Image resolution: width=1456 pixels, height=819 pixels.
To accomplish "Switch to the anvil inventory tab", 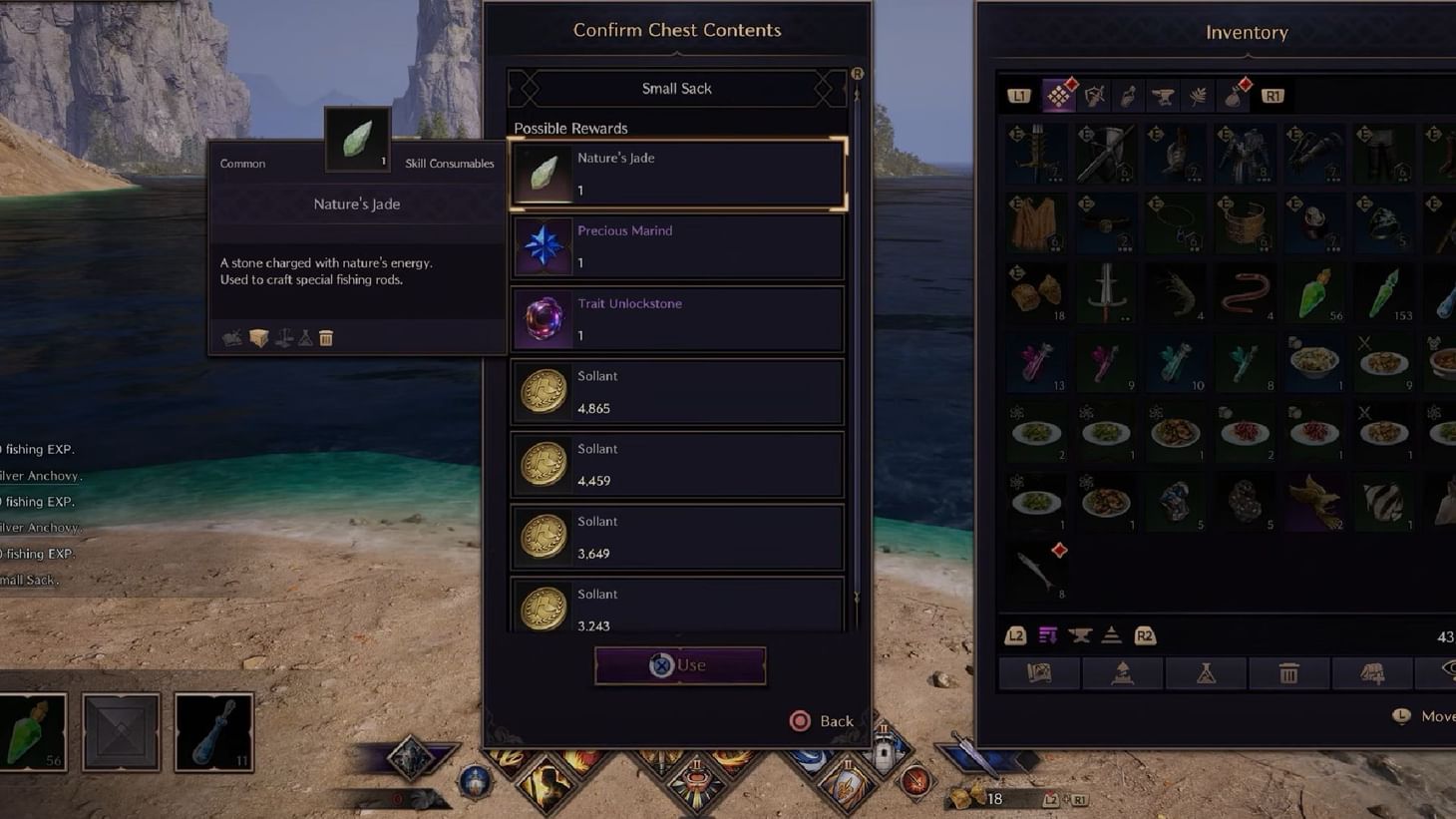I will [x=1163, y=97].
